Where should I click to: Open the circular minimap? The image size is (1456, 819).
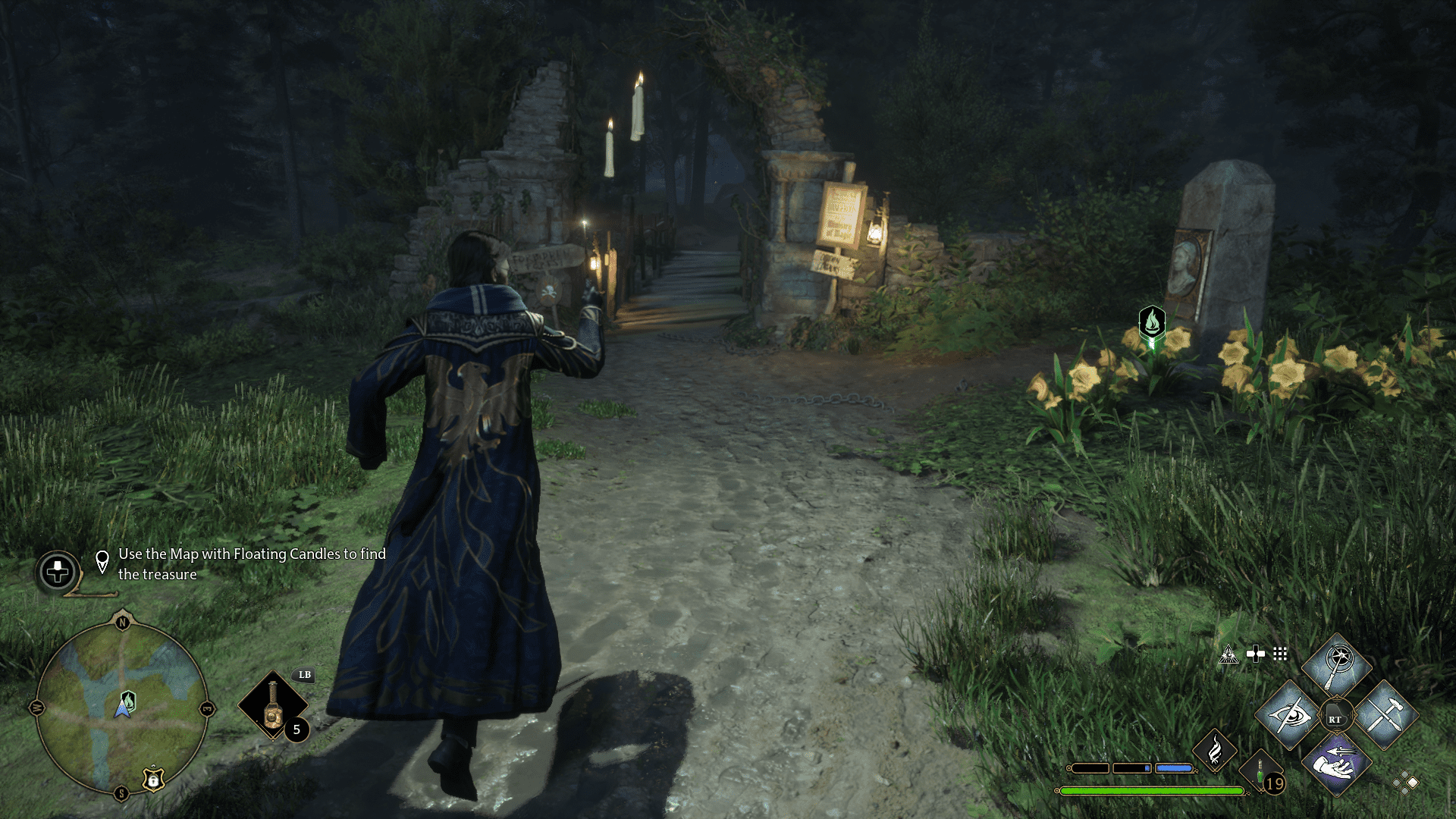(x=121, y=708)
